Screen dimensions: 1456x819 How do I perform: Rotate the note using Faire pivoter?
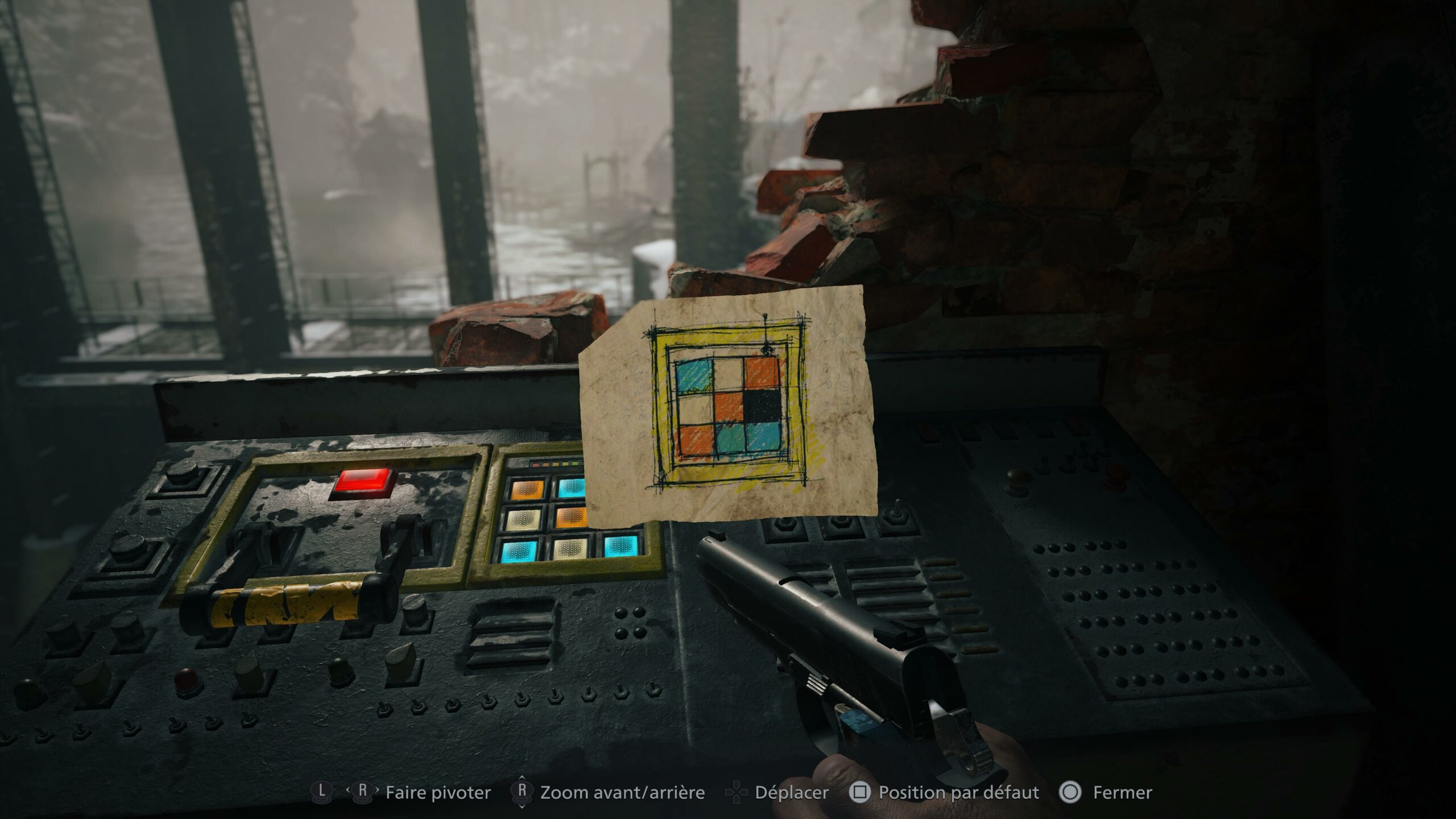[438, 792]
